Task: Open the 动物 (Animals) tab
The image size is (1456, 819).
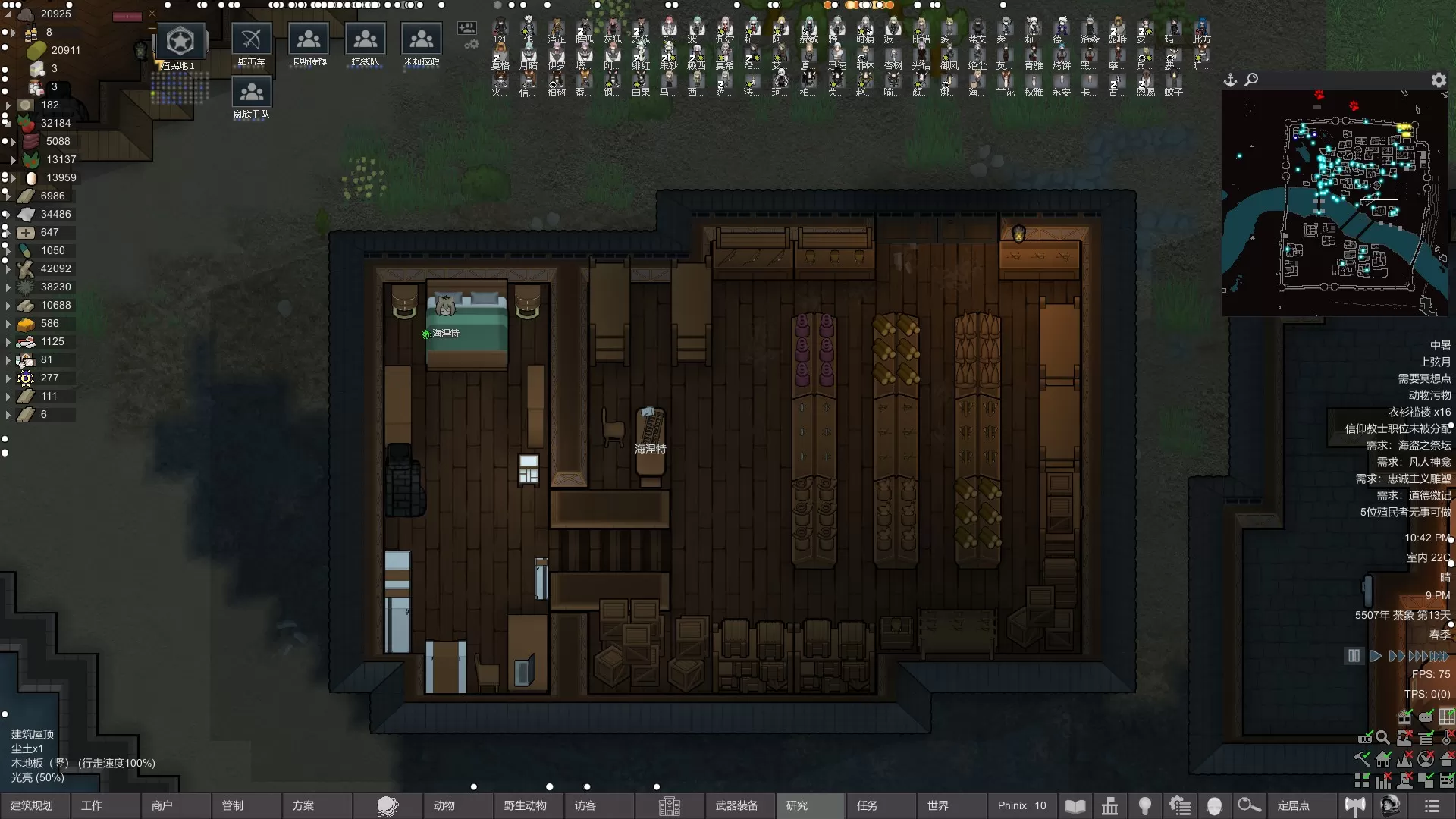Action: pos(444,805)
